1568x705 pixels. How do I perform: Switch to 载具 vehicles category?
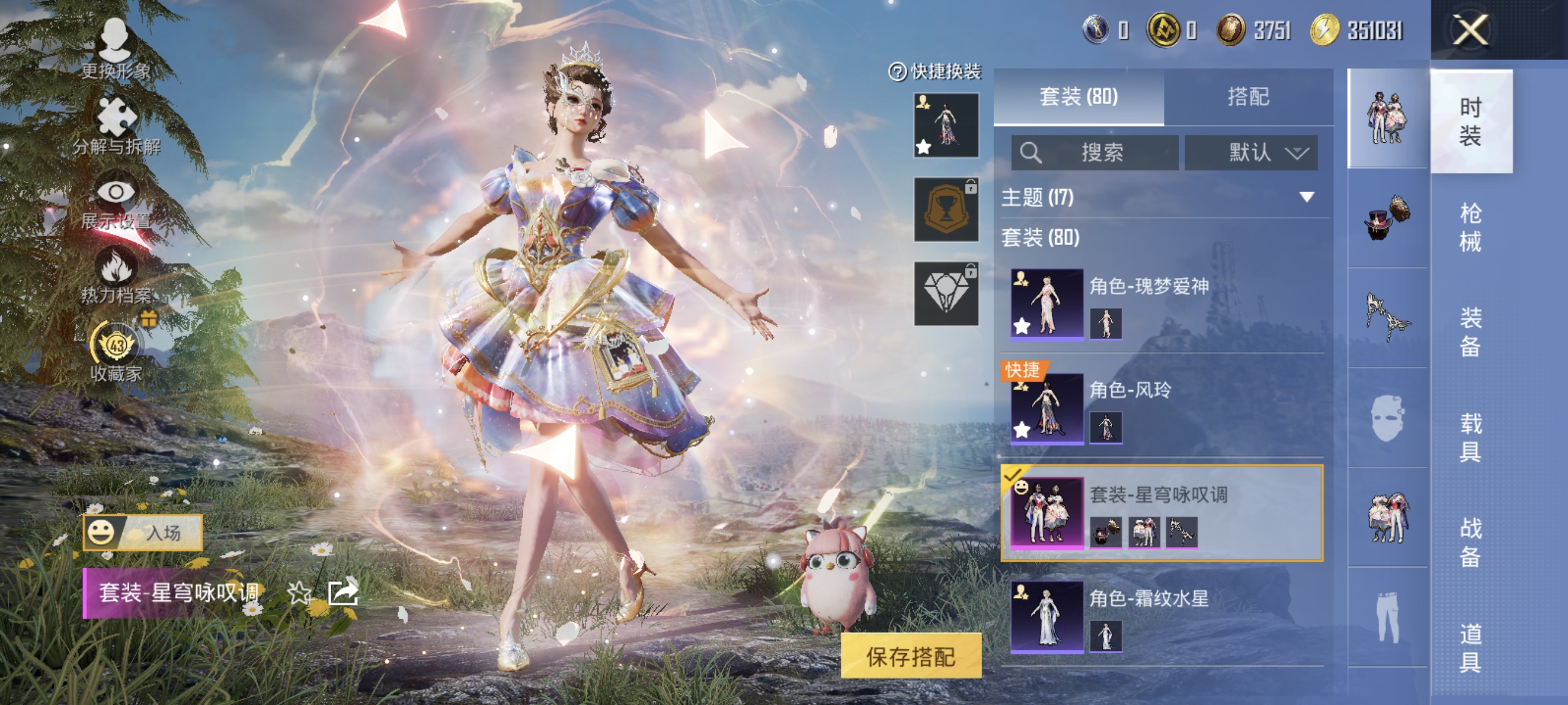click(1470, 437)
